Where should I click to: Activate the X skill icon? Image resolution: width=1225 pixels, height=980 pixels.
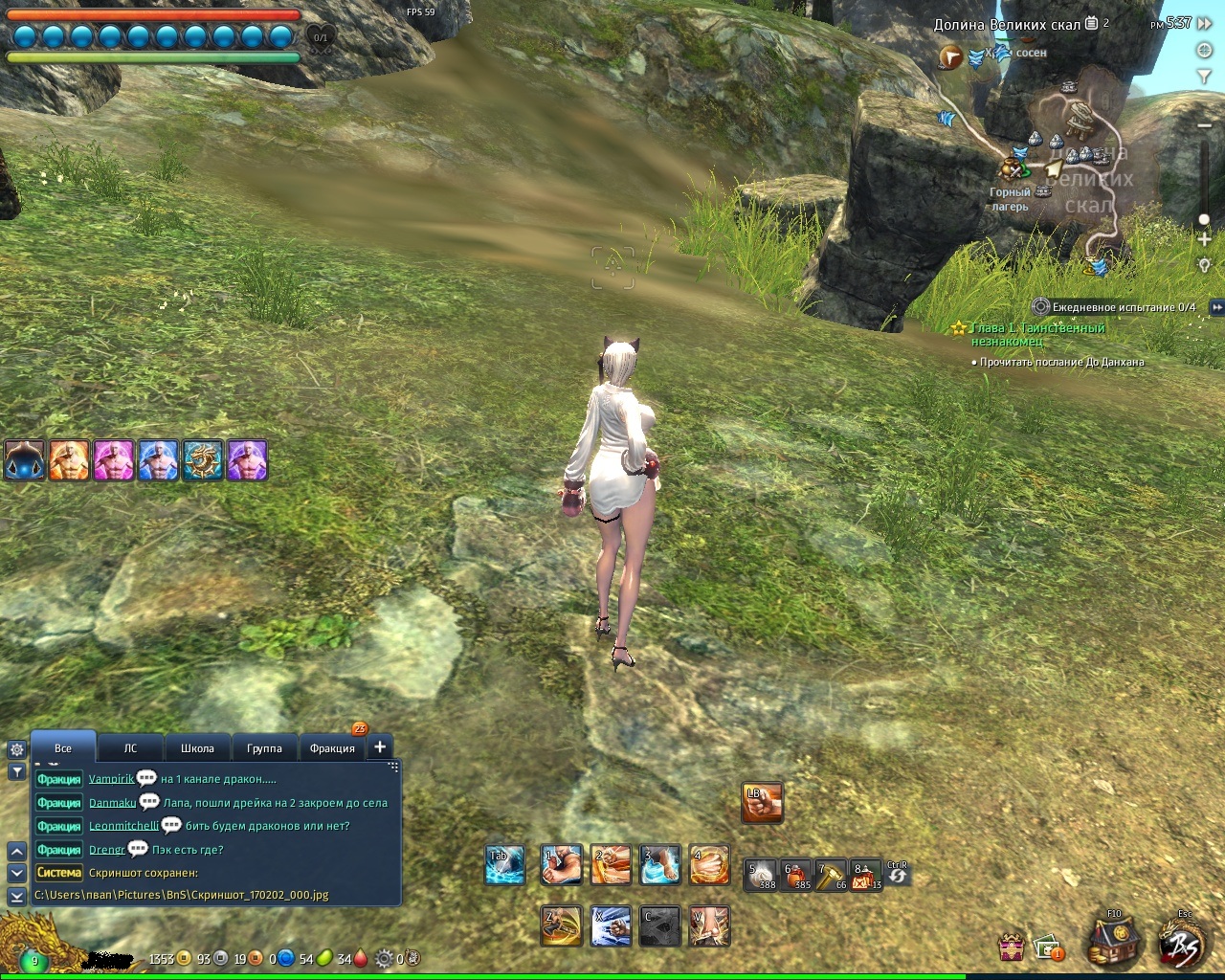coord(611,925)
